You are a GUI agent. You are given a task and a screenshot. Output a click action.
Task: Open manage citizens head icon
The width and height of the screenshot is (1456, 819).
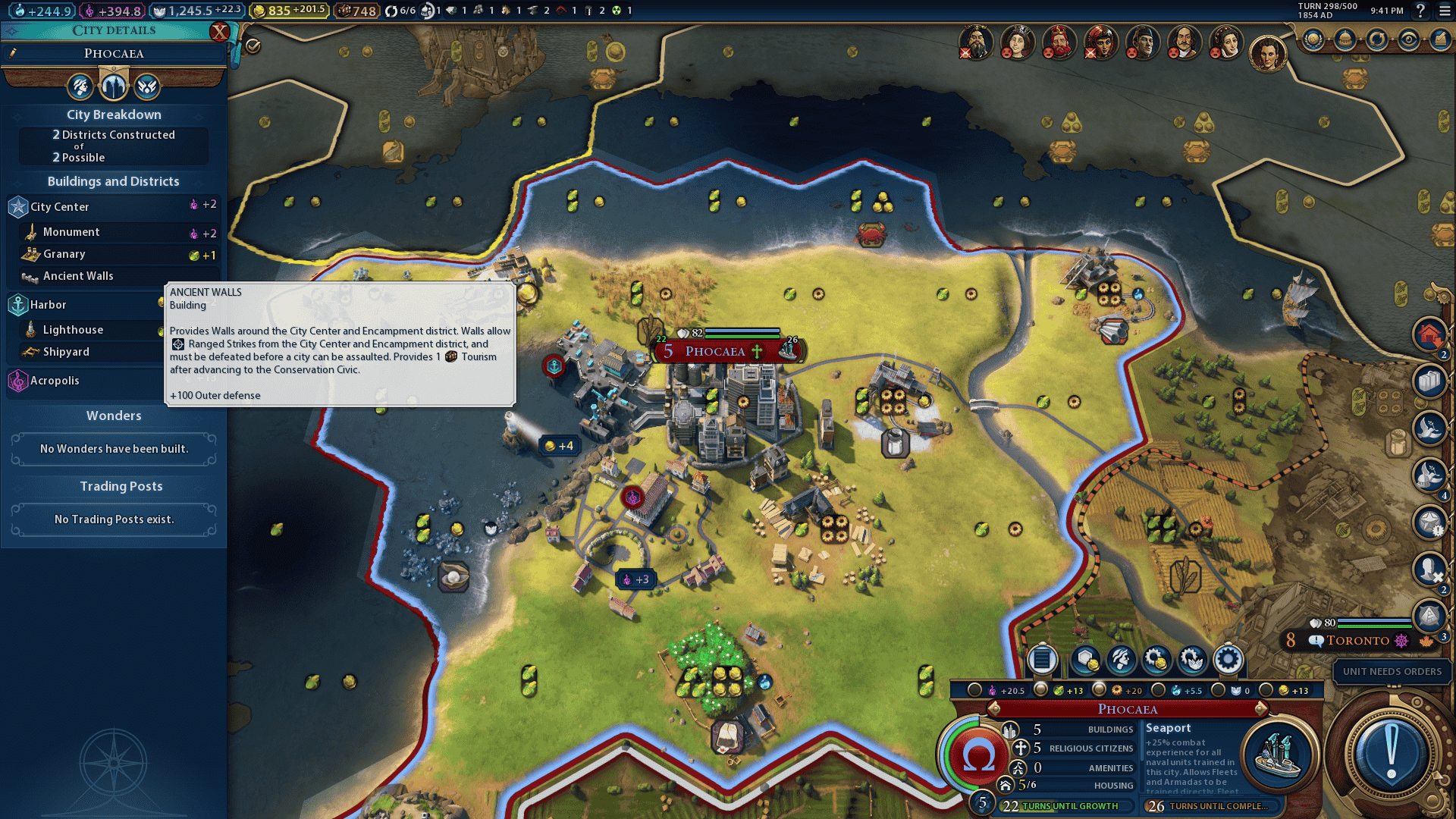click(1121, 660)
